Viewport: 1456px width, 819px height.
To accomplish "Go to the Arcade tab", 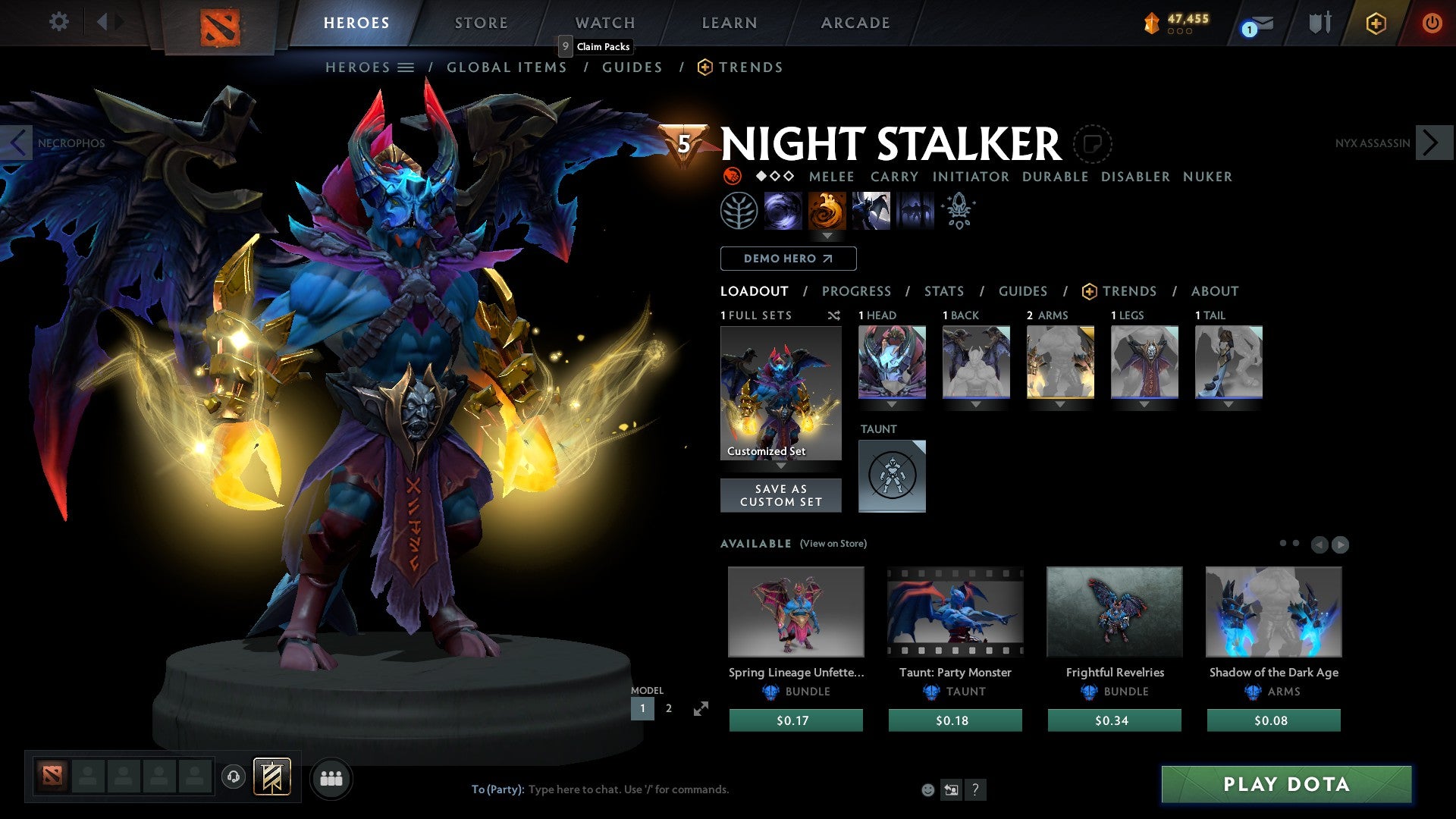I will [x=855, y=23].
